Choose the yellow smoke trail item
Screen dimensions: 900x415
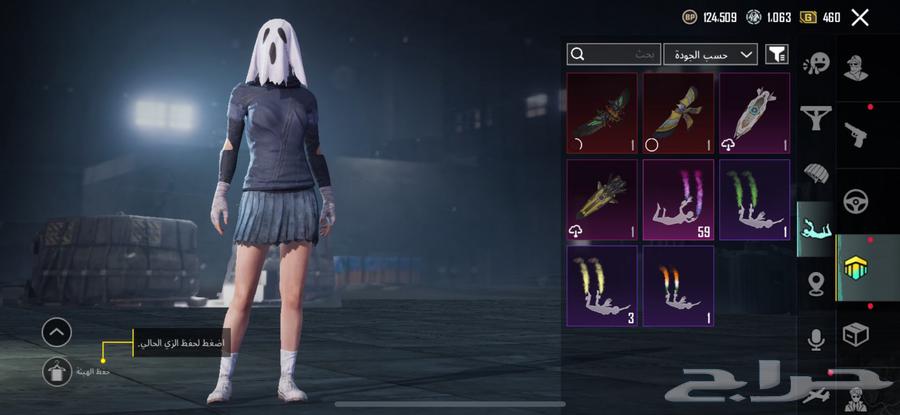[x=602, y=286]
